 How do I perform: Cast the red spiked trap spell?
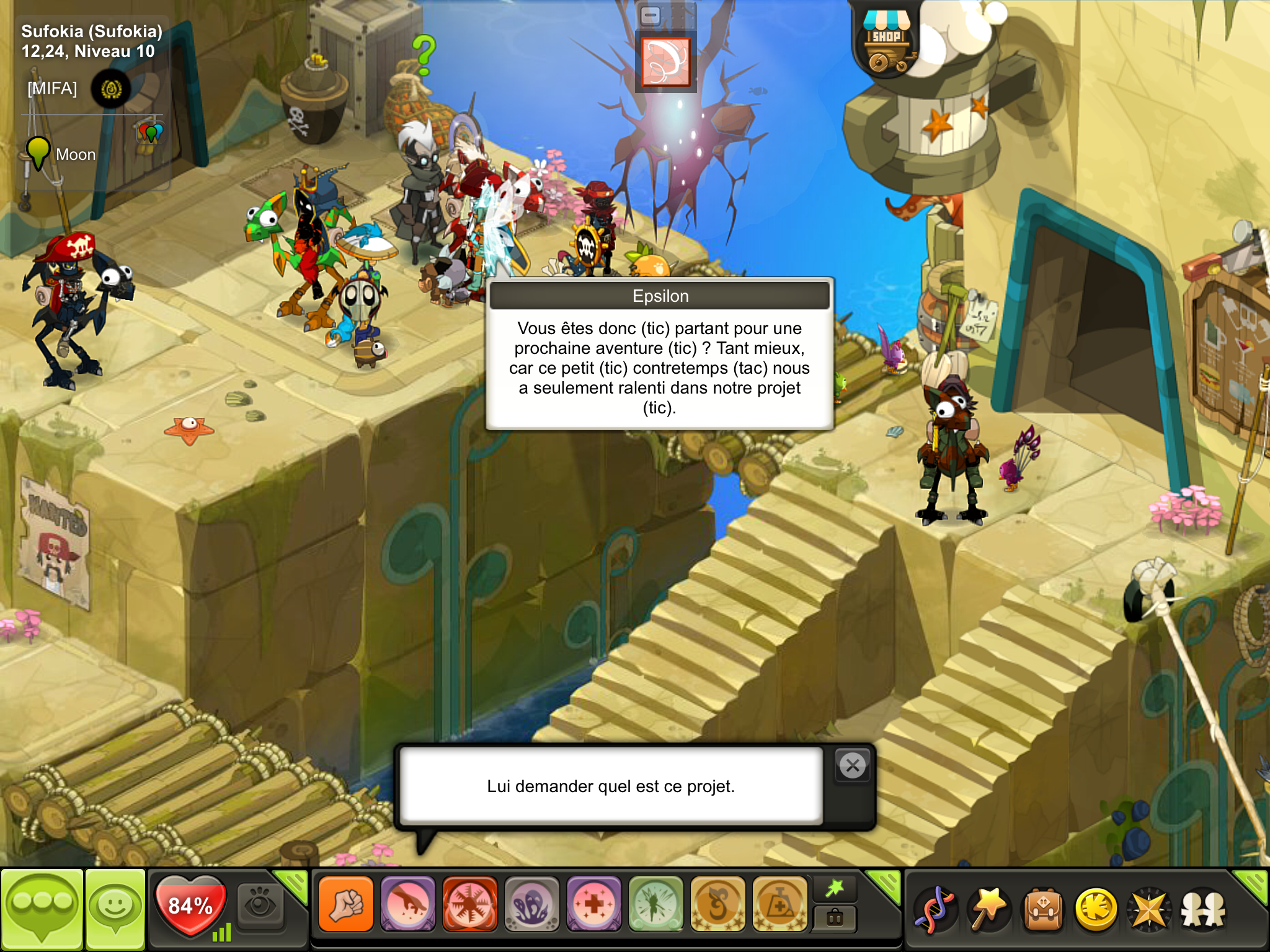470,905
